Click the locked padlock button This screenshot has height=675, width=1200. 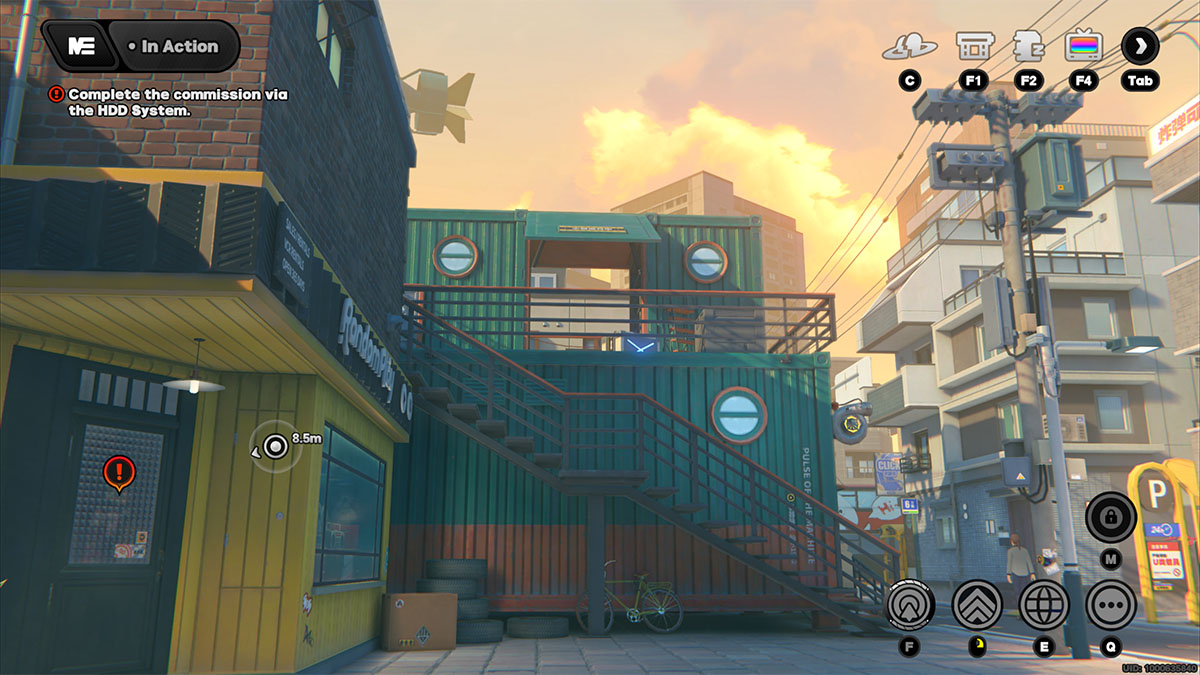pos(1110,517)
